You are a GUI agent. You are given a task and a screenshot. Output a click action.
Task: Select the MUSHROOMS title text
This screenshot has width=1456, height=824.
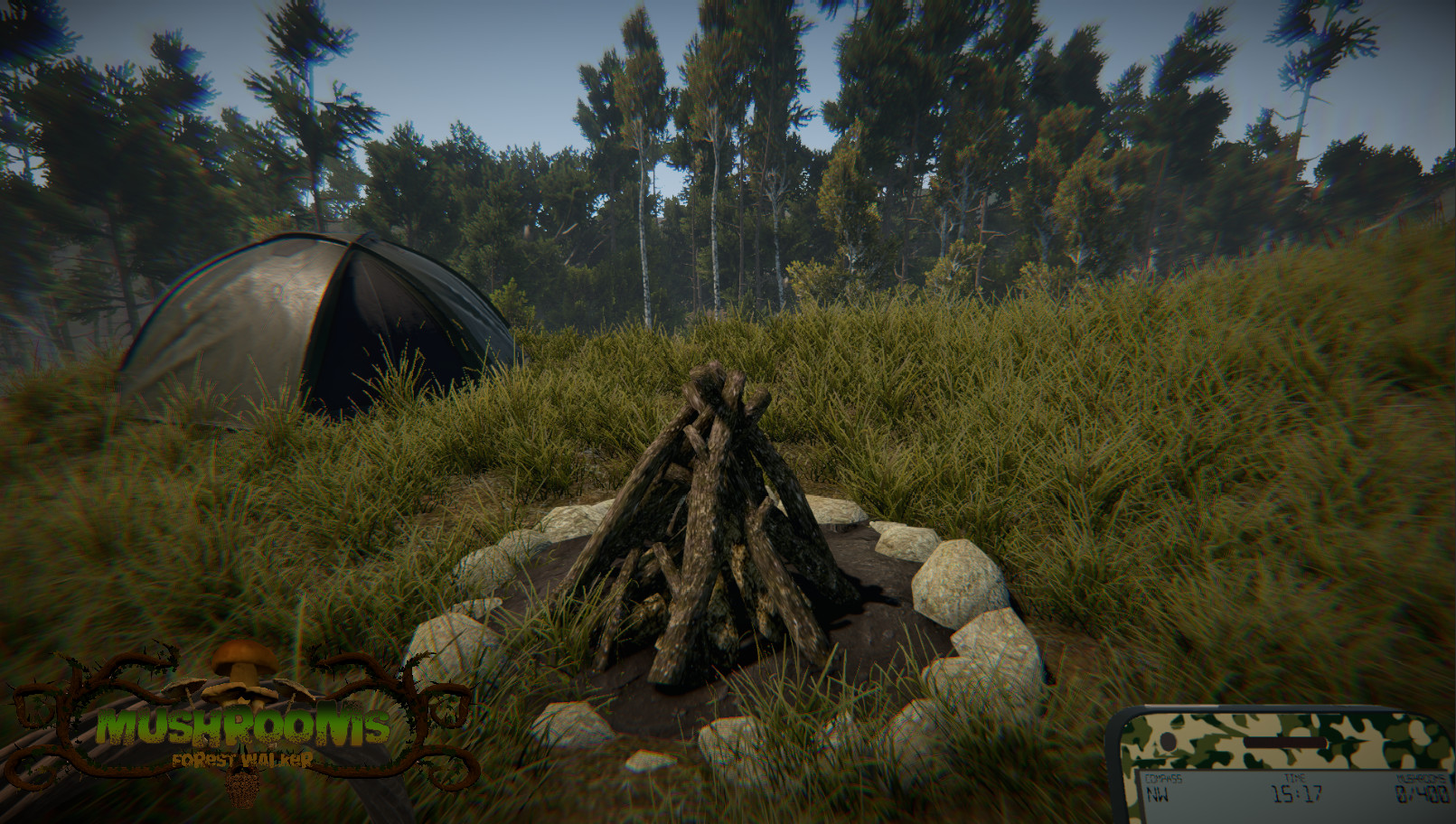(x=243, y=726)
